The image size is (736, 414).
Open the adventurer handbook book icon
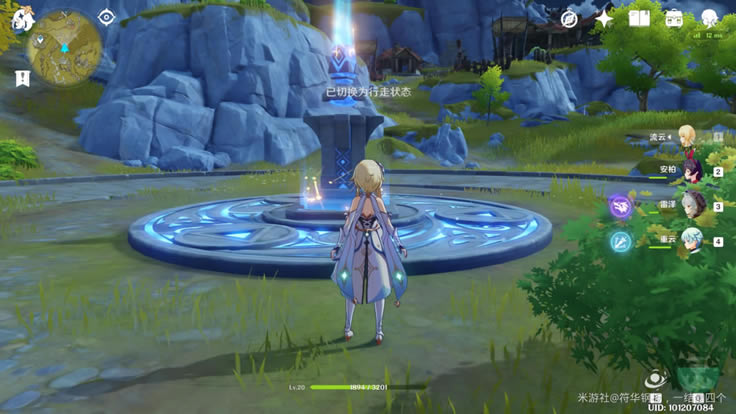[639, 18]
